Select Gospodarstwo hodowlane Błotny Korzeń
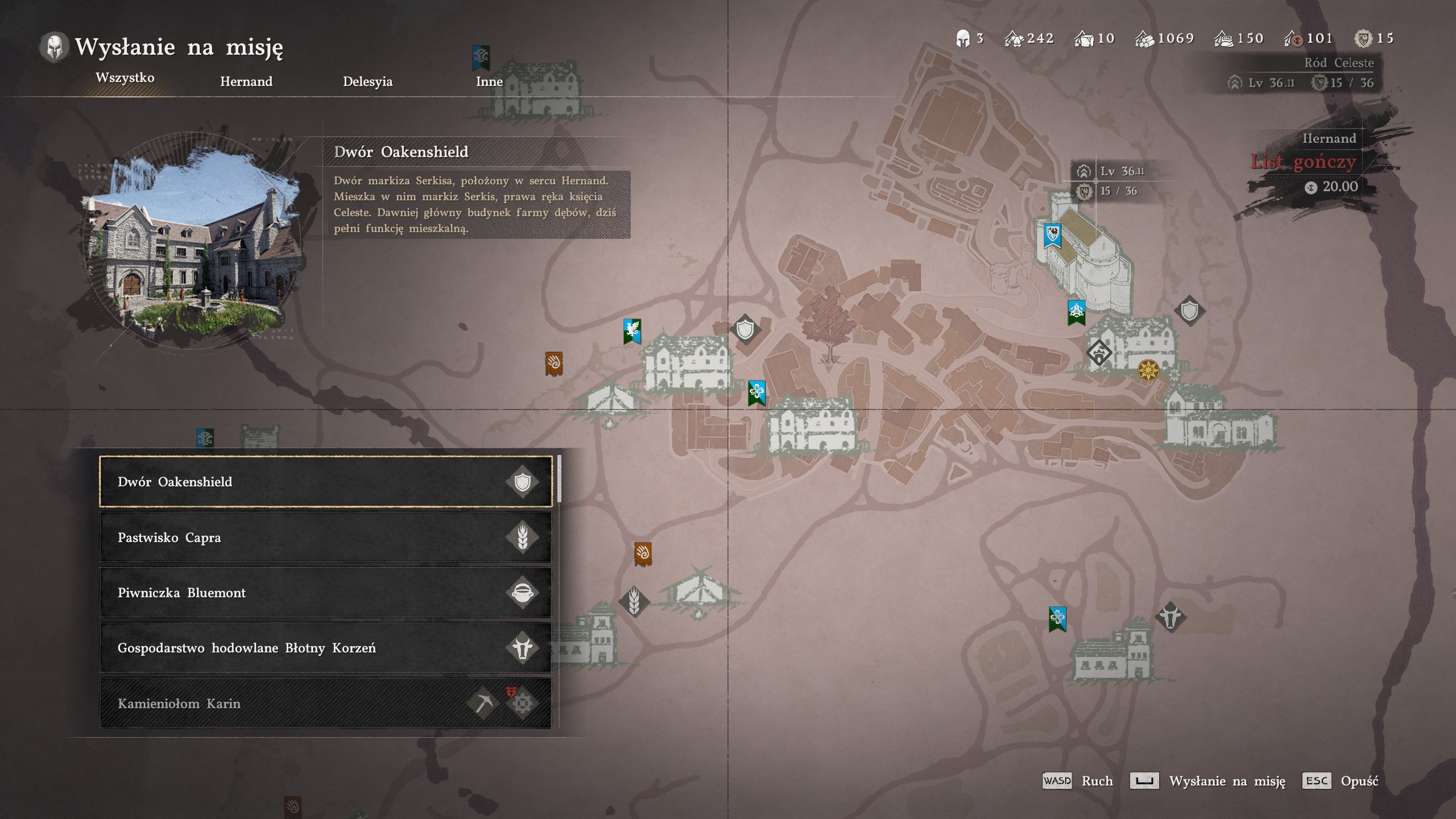The height and width of the screenshot is (819, 1456). (325, 648)
